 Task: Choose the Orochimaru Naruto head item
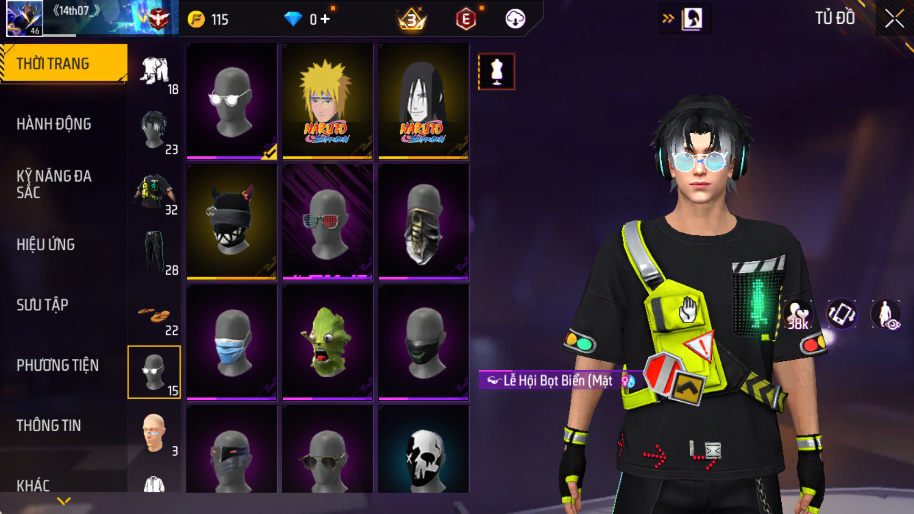(x=423, y=100)
